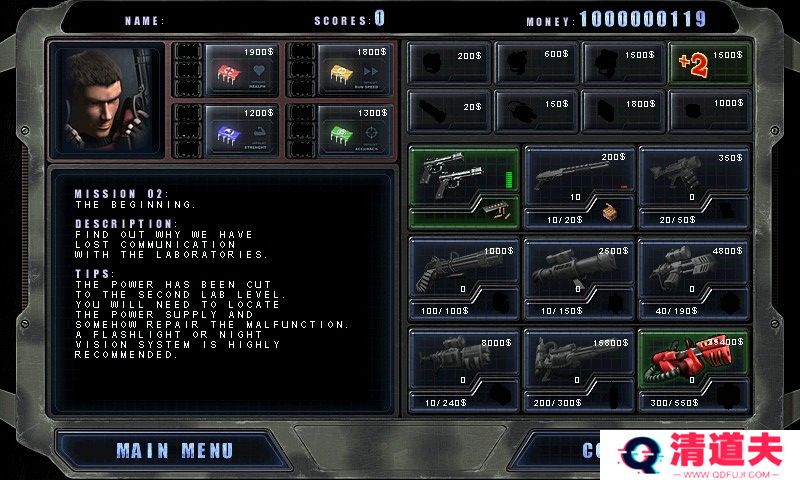Buy the 200$ equipment item

coord(449,64)
